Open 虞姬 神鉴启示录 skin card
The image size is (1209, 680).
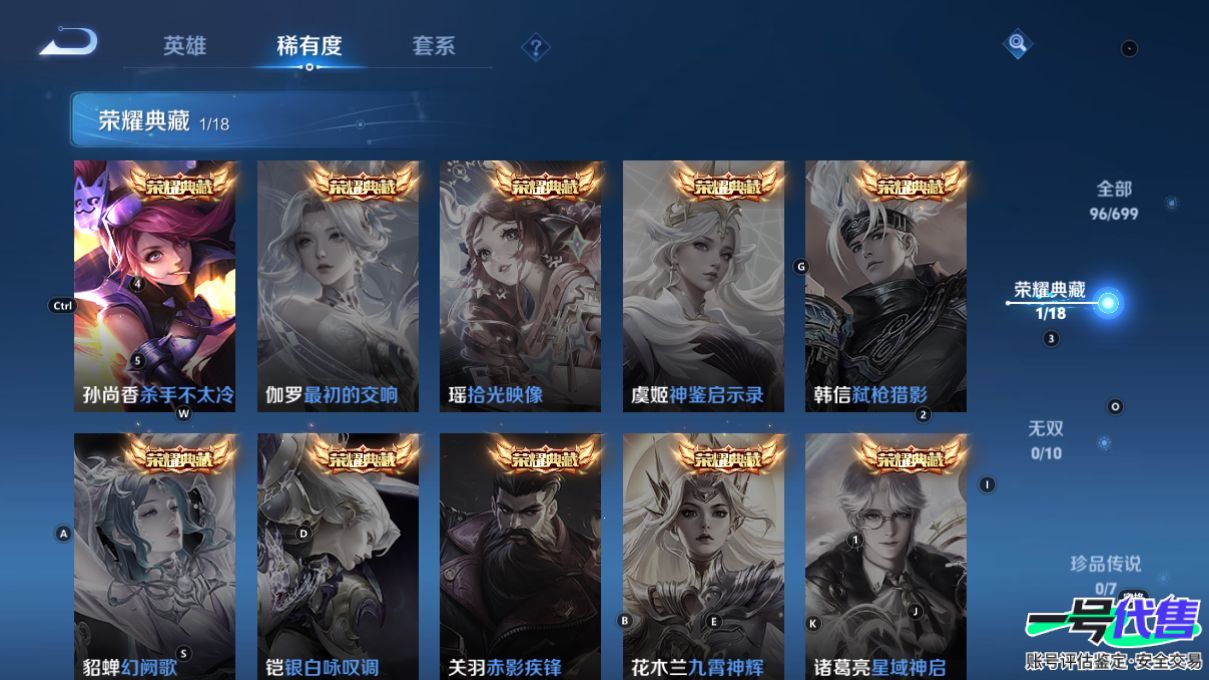[703, 286]
